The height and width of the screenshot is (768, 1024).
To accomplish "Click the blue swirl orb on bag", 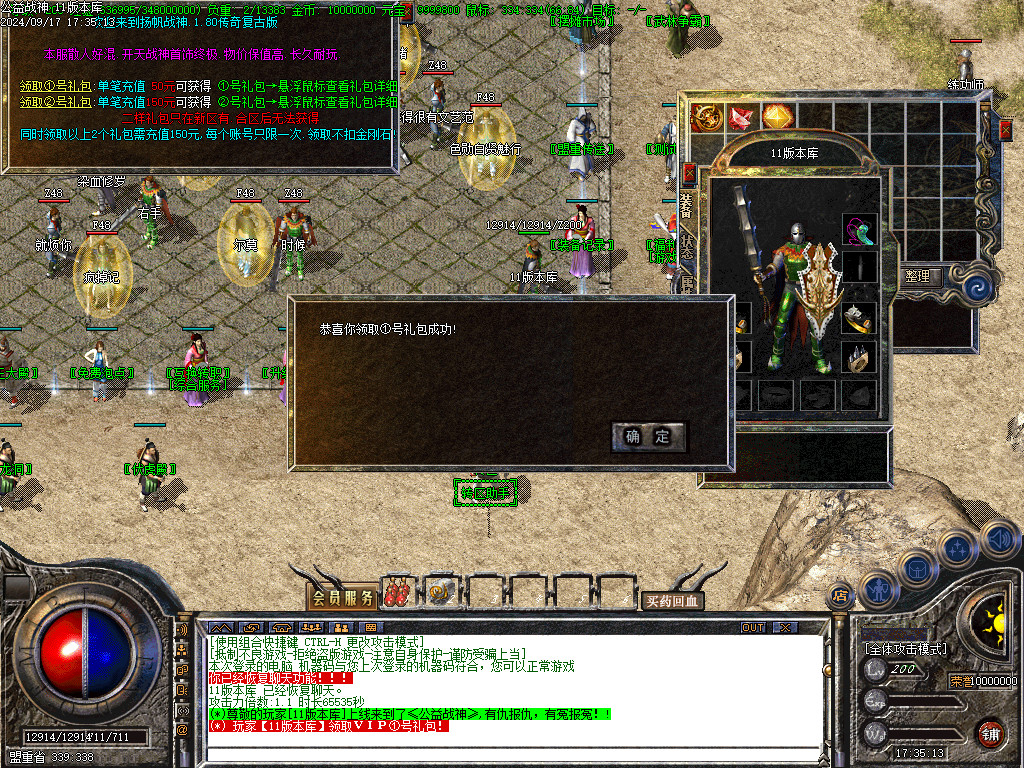I will tap(980, 288).
